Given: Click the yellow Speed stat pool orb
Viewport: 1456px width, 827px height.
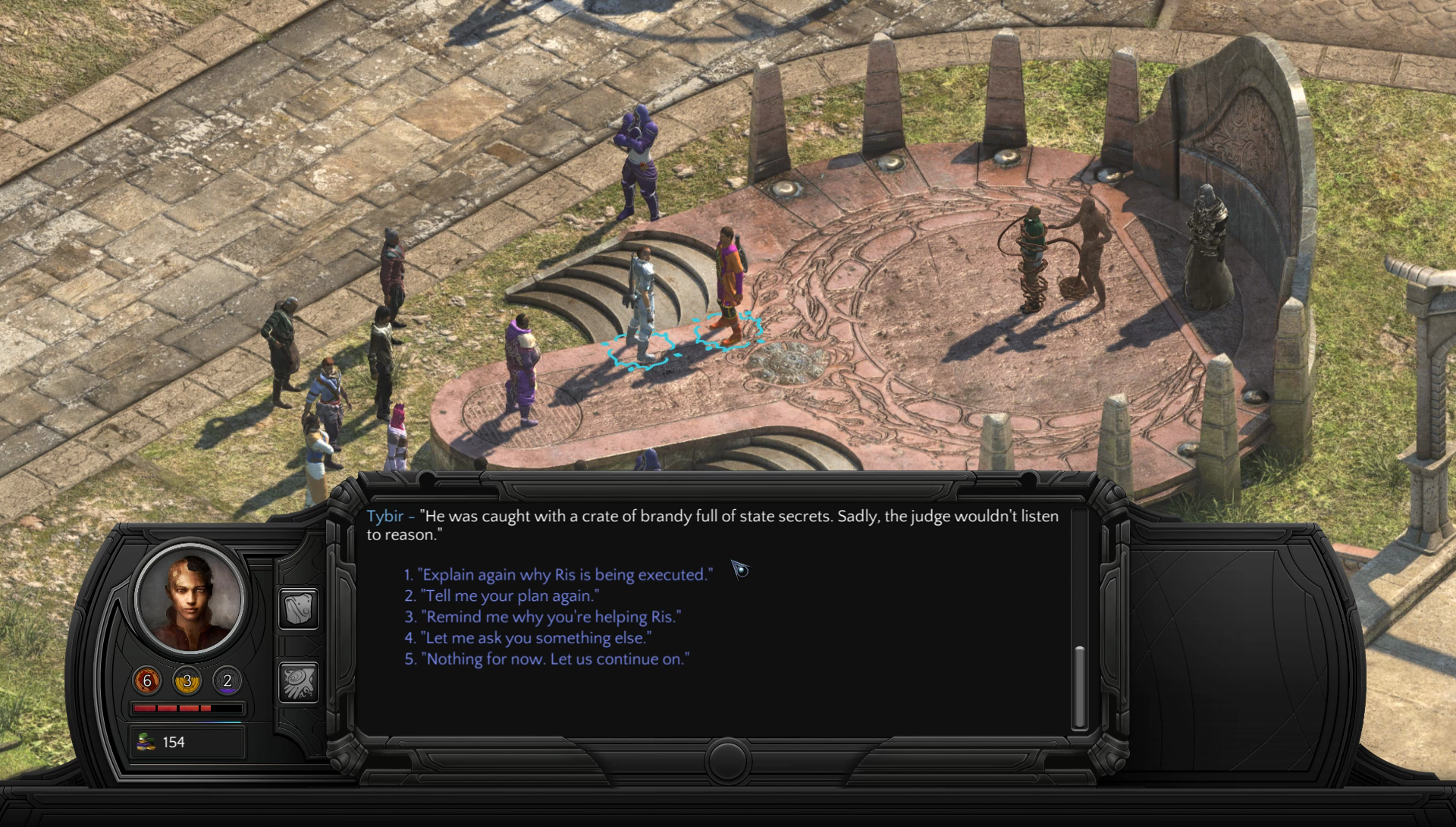Looking at the screenshot, I should click(x=187, y=681).
